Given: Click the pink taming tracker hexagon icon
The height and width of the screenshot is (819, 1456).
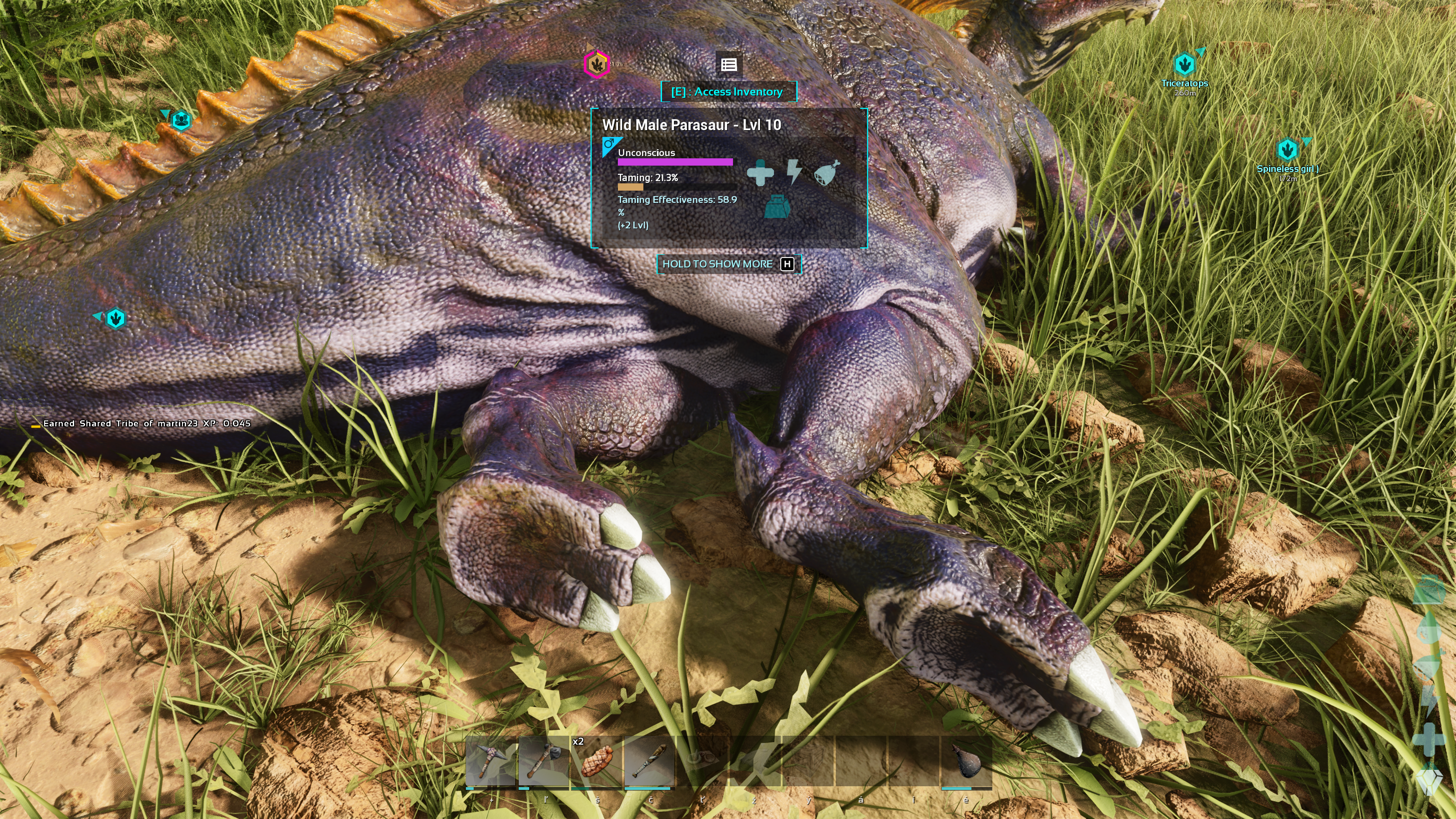Looking at the screenshot, I should [x=596, y=64].
